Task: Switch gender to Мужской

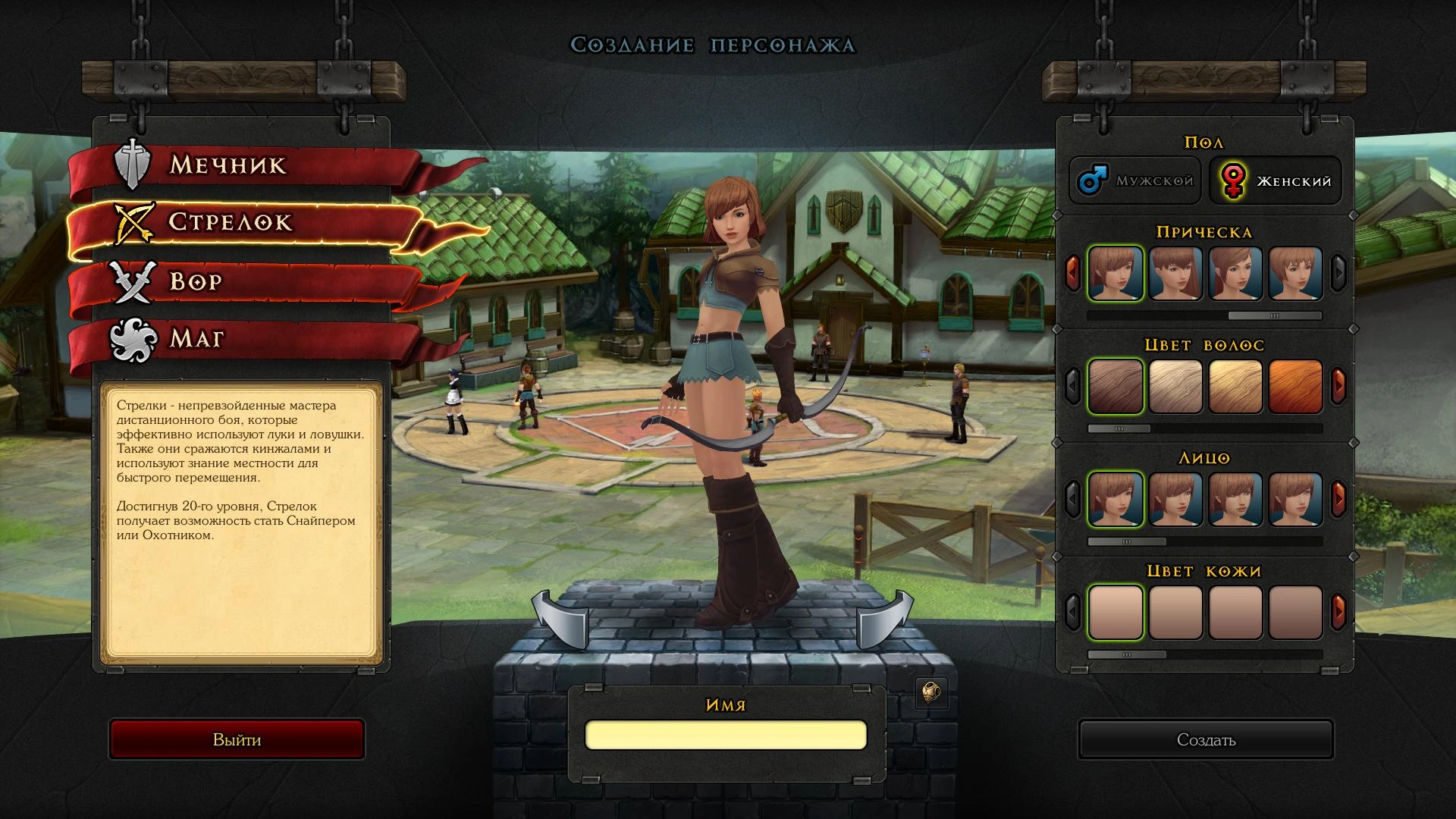Action: (1135, 180)
